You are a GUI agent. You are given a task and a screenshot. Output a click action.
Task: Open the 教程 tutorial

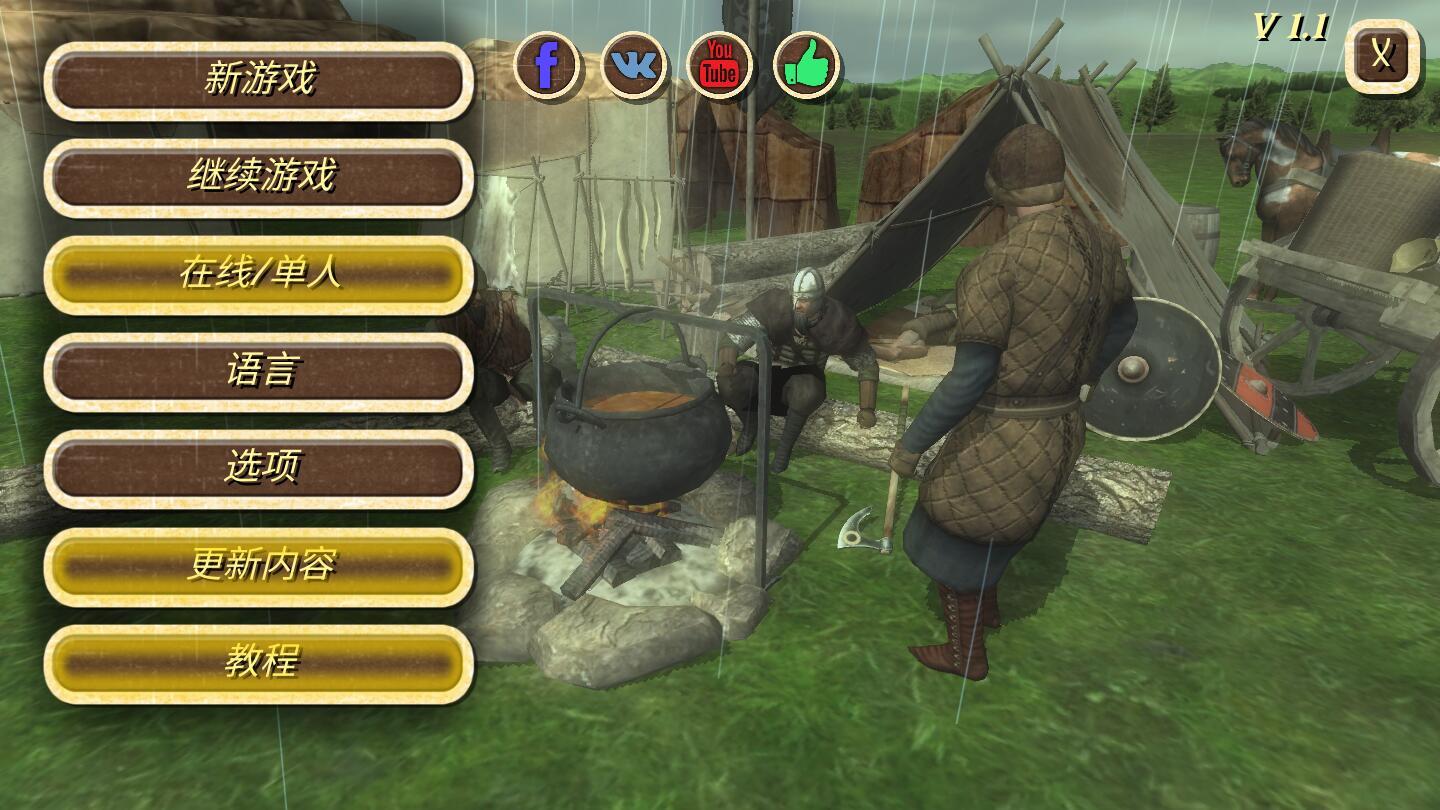coord(259,663)
